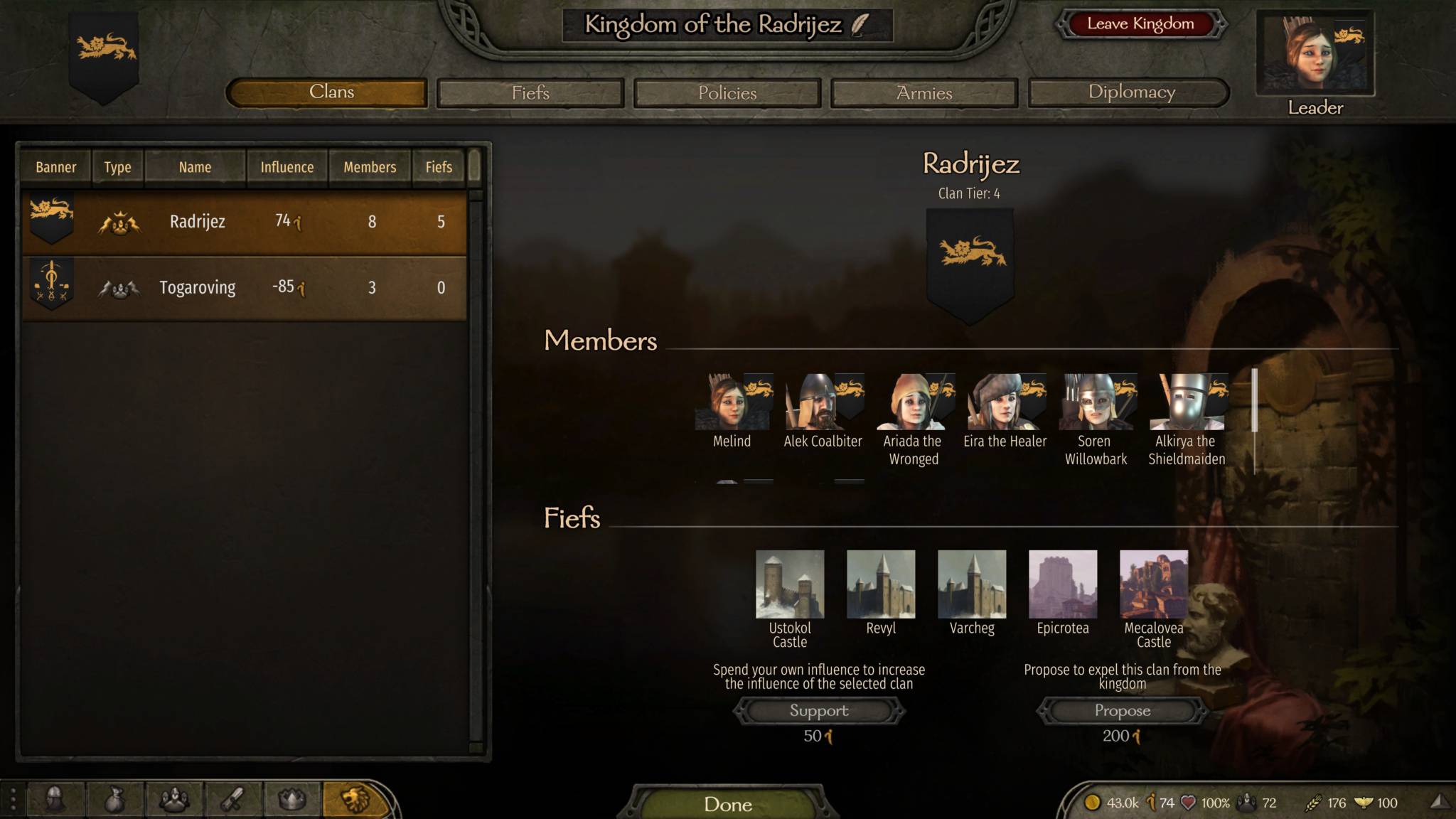The width and height of the screenshot is (1456, 819).
Task: Open the kingdom leader portrait
Action: click(x=1315, y=54)
